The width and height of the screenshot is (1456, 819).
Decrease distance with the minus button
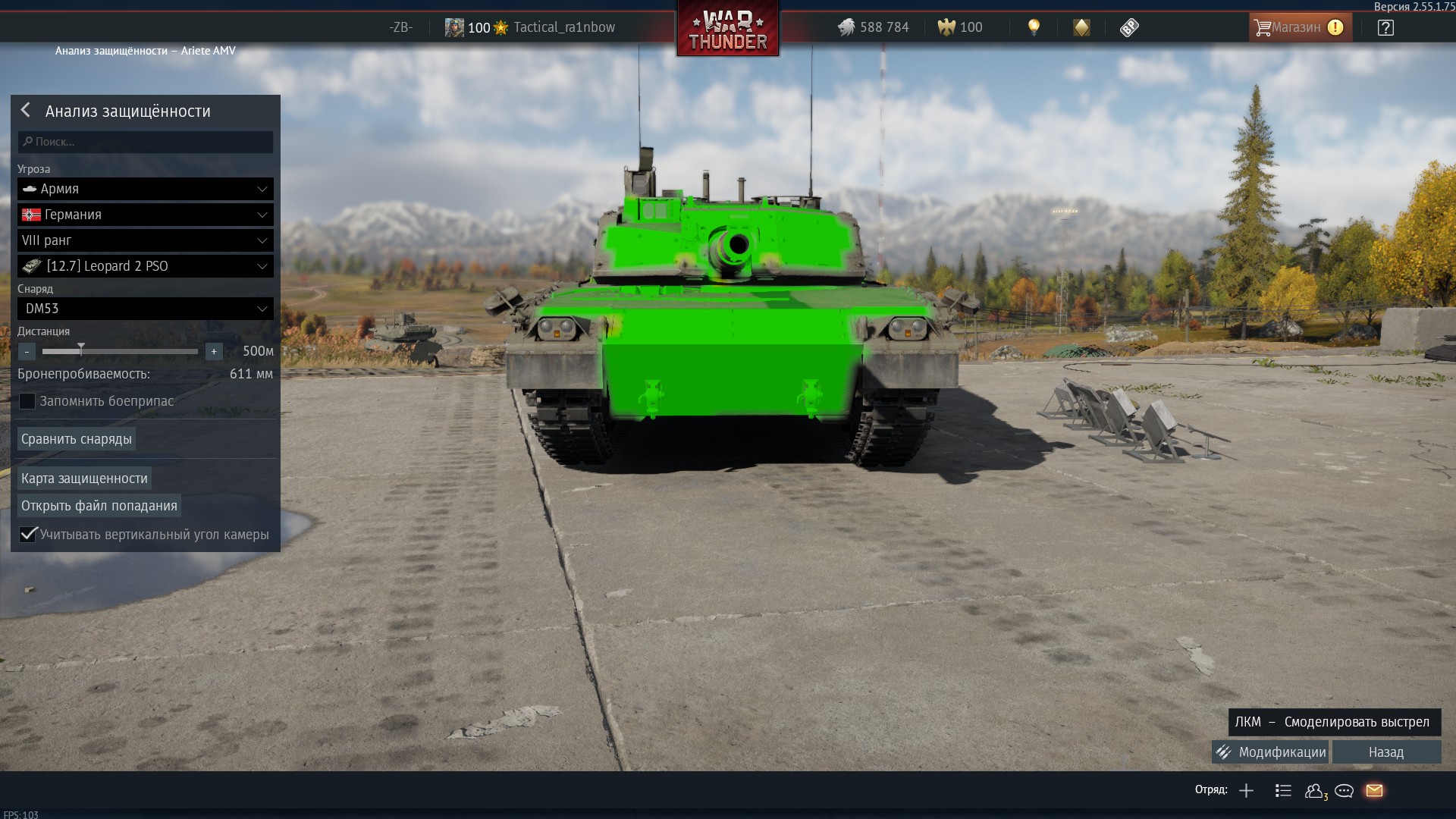27,351
